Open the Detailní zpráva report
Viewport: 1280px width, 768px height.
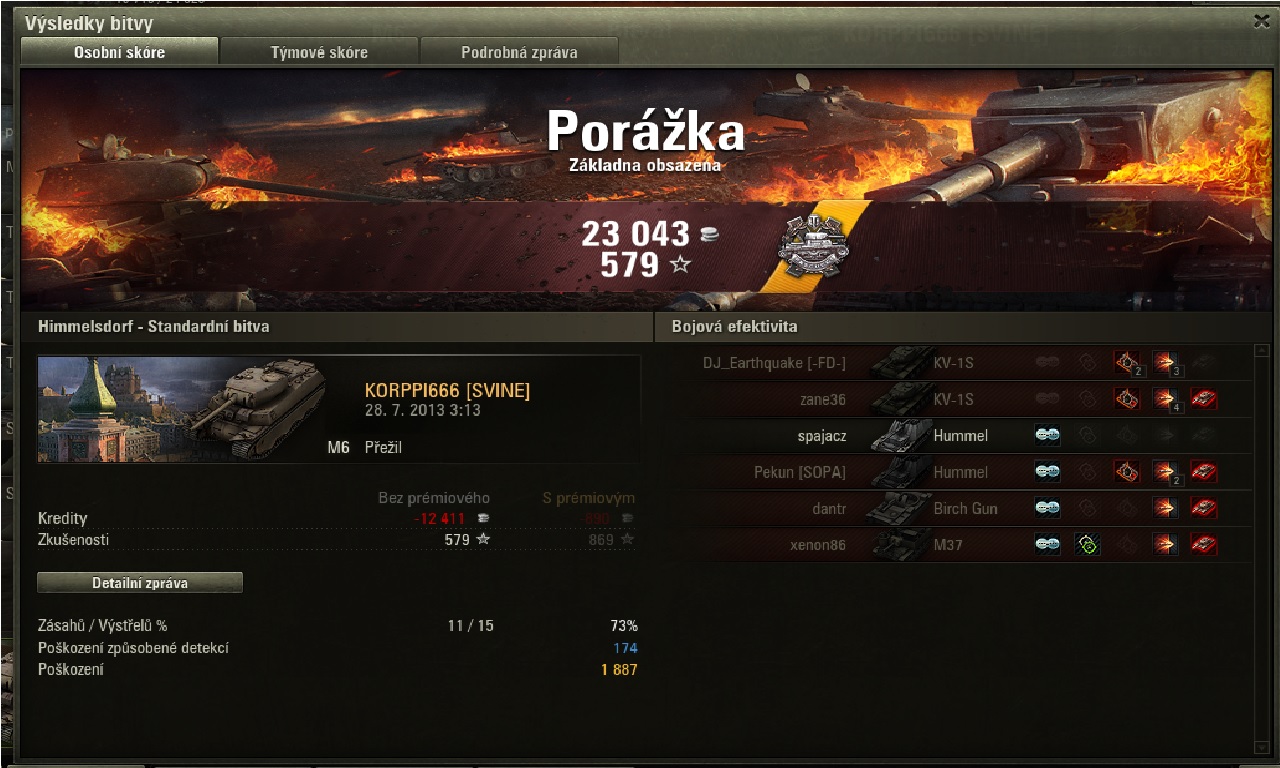[x=140, y=582]
